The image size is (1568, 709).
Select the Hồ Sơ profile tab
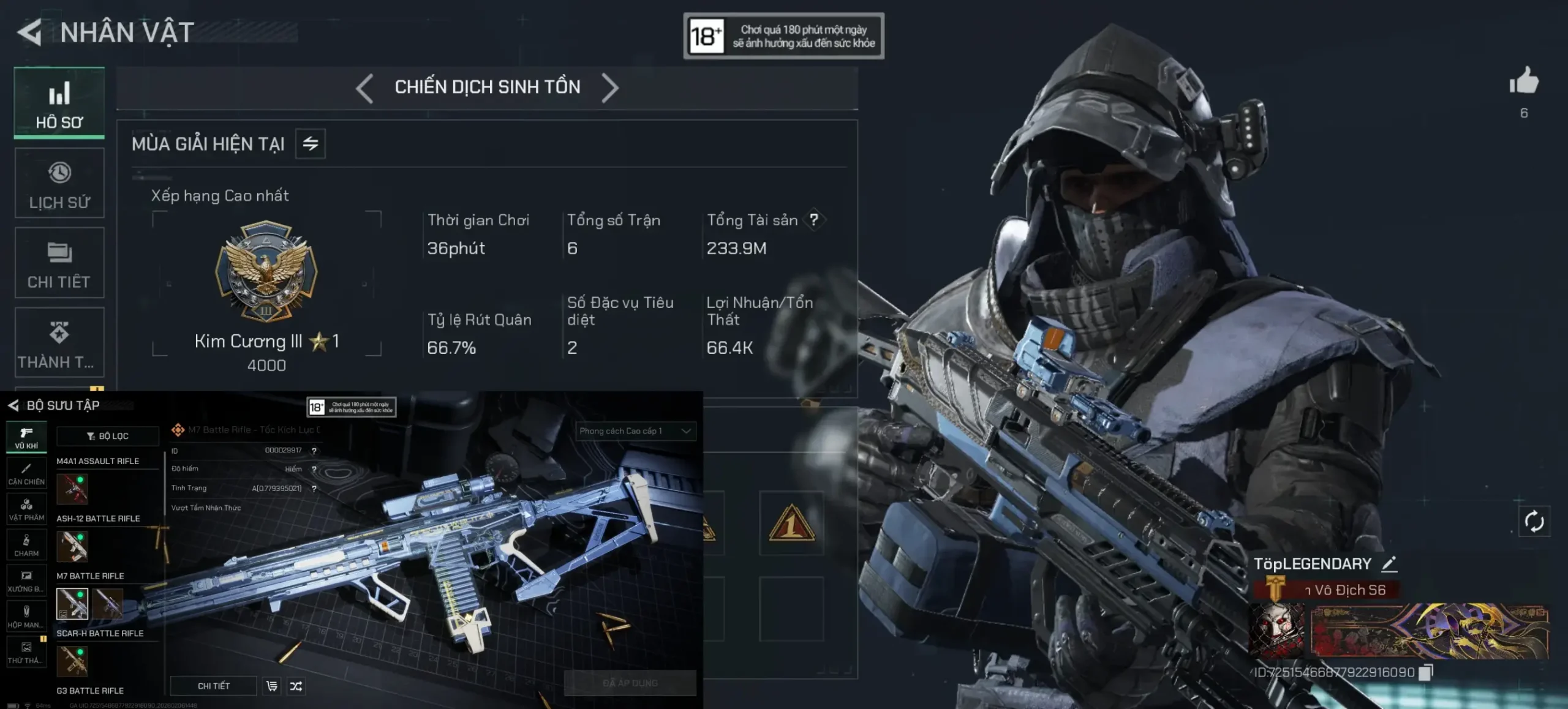click(59, 103)
